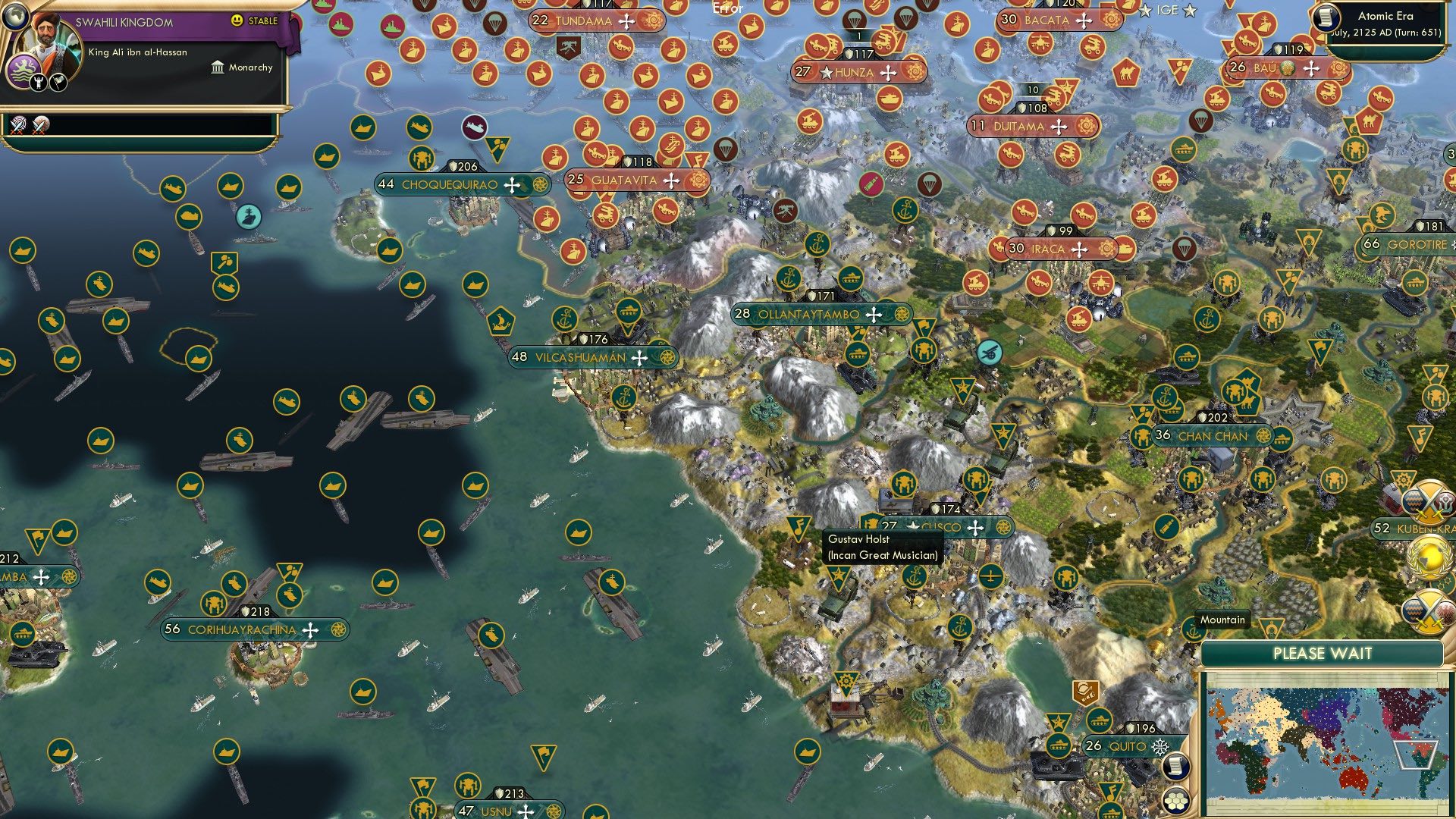Toggle strategic view with the globe button
The image size is (1456, 819).
[15, 17]
